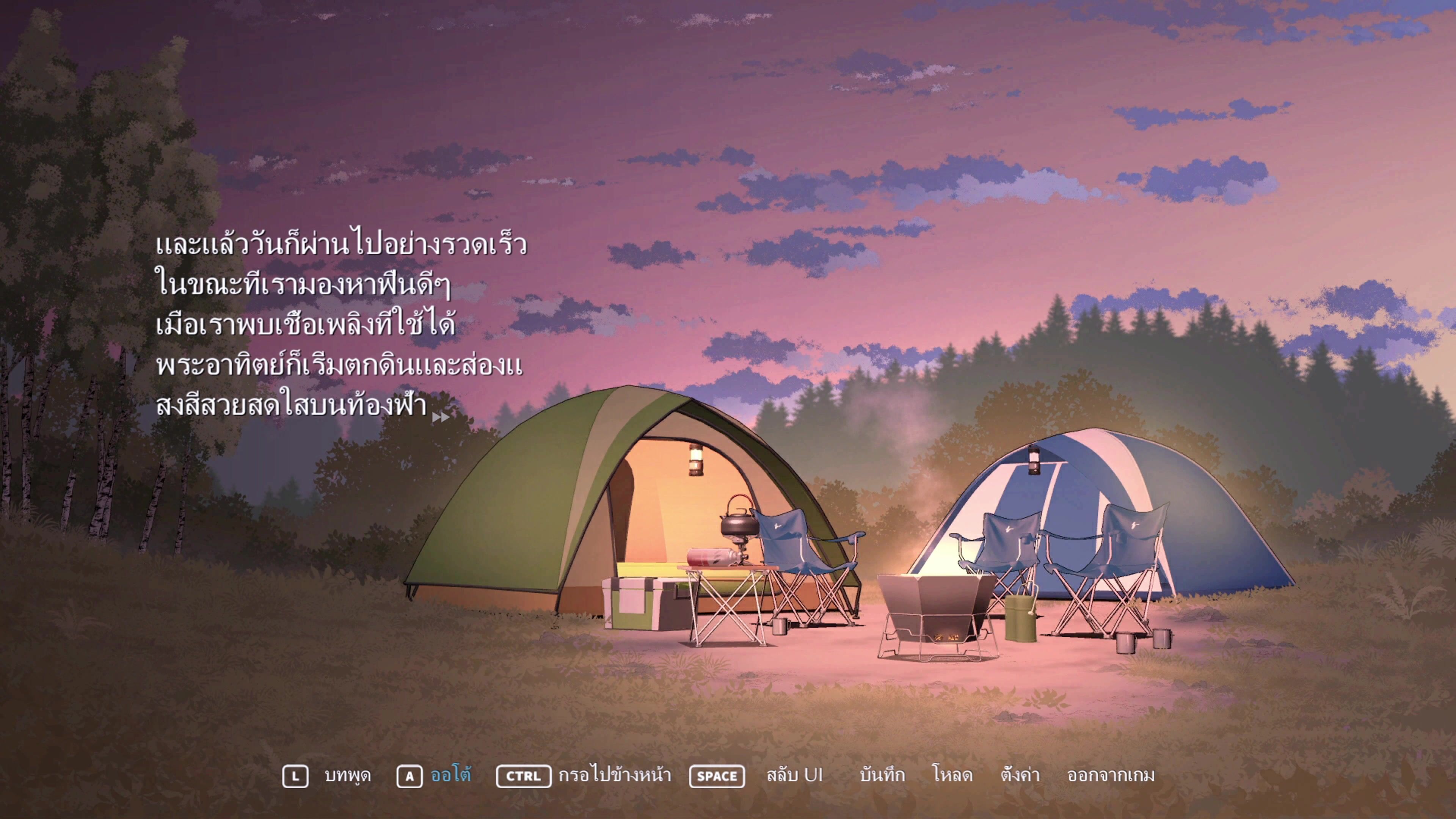Click the double-arrow text advance indicator

tap(440, 418)
